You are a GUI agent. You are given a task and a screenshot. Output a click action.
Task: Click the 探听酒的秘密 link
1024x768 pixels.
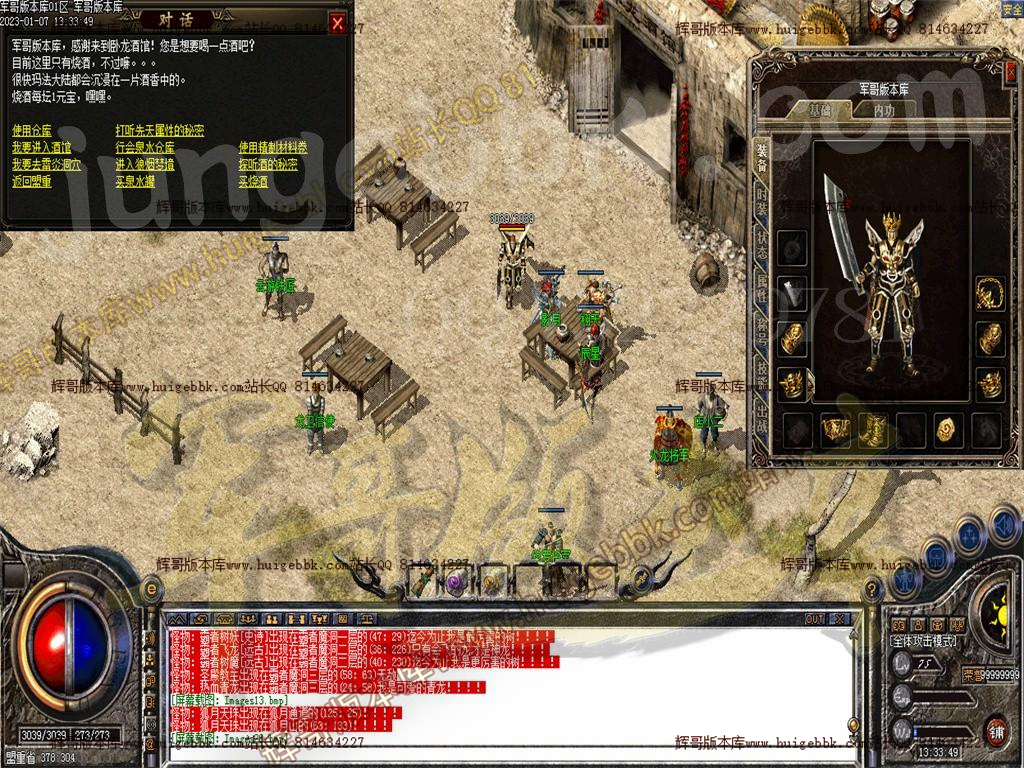pos(268,165)
